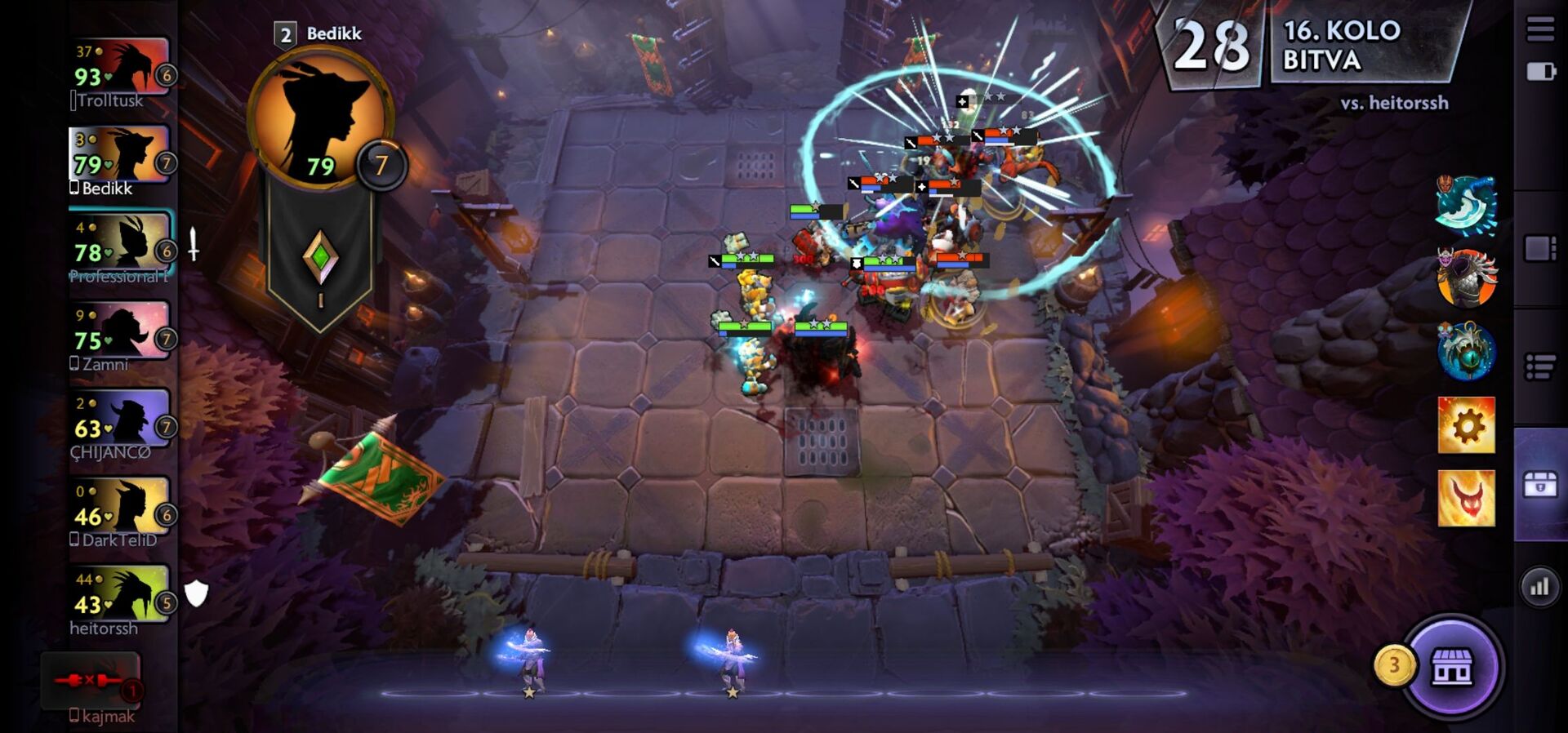Open the 16. KOLO BITVA round banner
Screen dimensions: 1568x733
coord(1347,45)
